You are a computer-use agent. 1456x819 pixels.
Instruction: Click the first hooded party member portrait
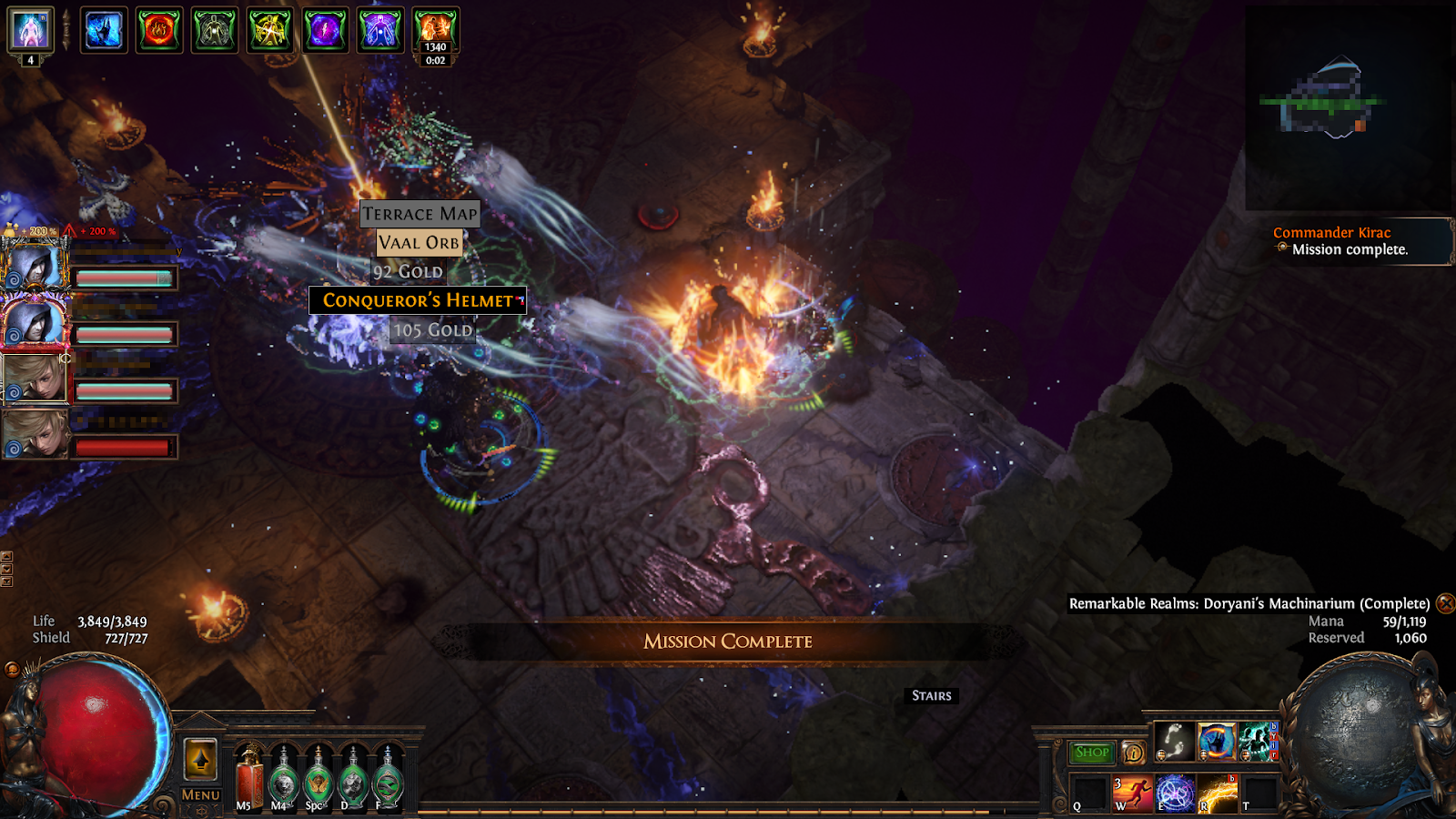click(35, 266)
